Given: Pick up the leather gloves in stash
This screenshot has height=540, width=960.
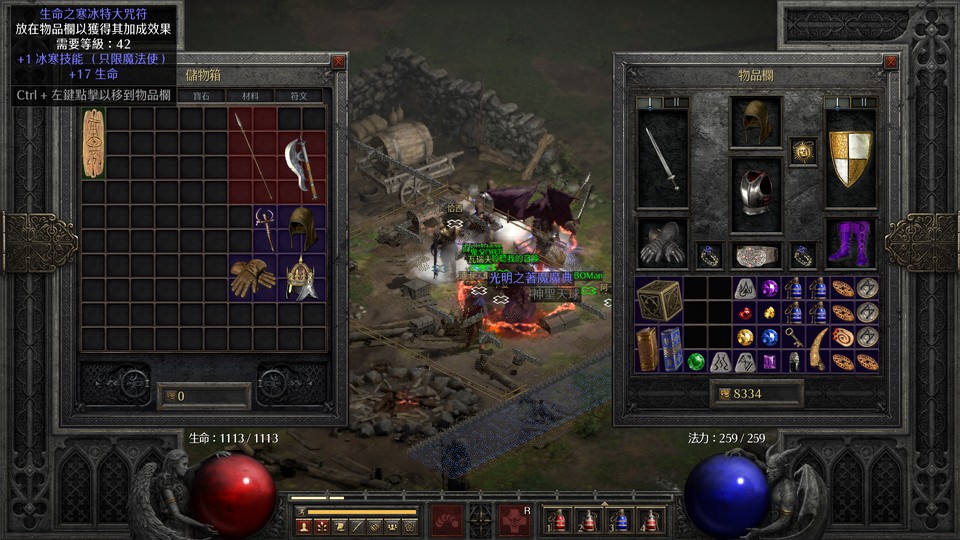Looking at the screenshot, I should coord(252,277).
